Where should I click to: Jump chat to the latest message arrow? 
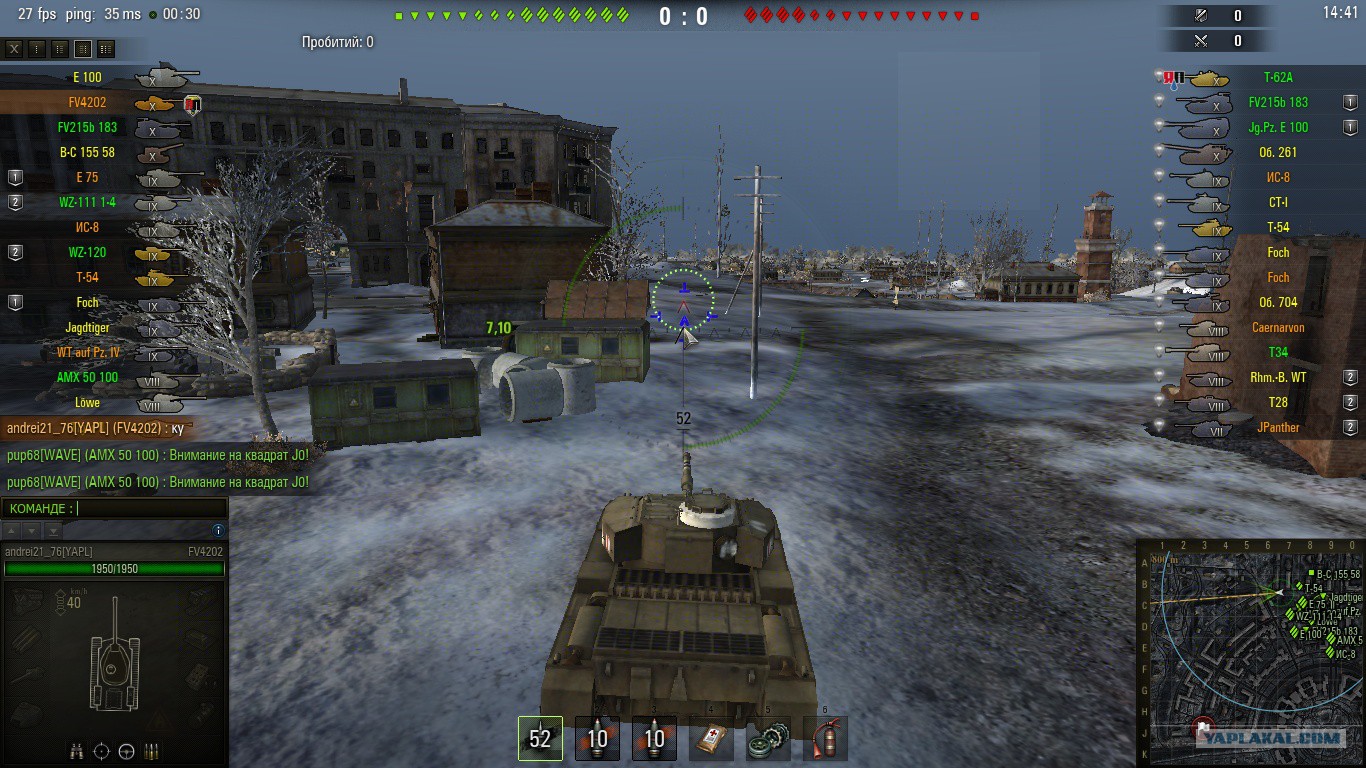(x=53, y=530)
